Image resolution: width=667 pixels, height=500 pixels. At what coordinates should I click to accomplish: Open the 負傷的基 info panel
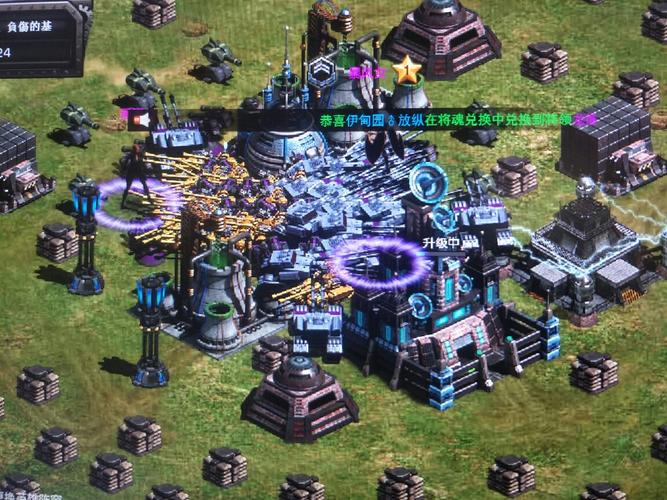tap(38, 28)
